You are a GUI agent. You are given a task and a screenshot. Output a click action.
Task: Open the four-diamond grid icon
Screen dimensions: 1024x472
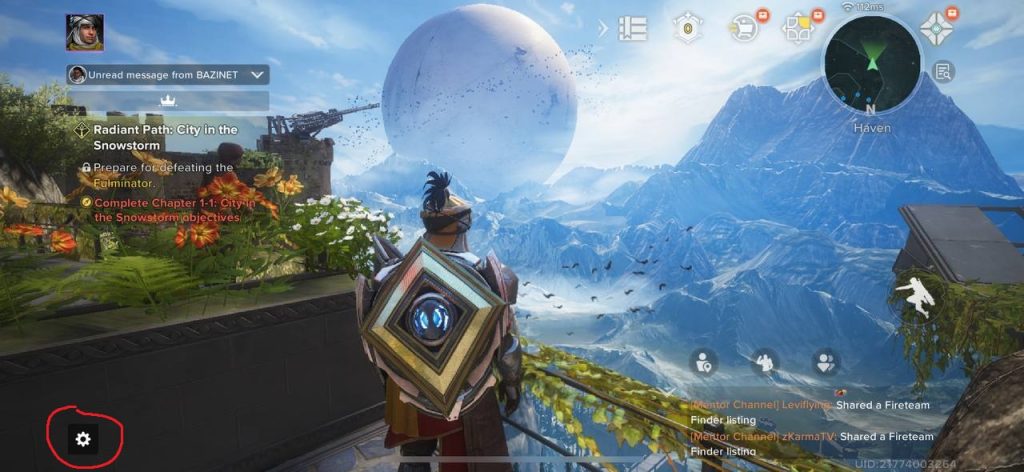tap(798, 28)
